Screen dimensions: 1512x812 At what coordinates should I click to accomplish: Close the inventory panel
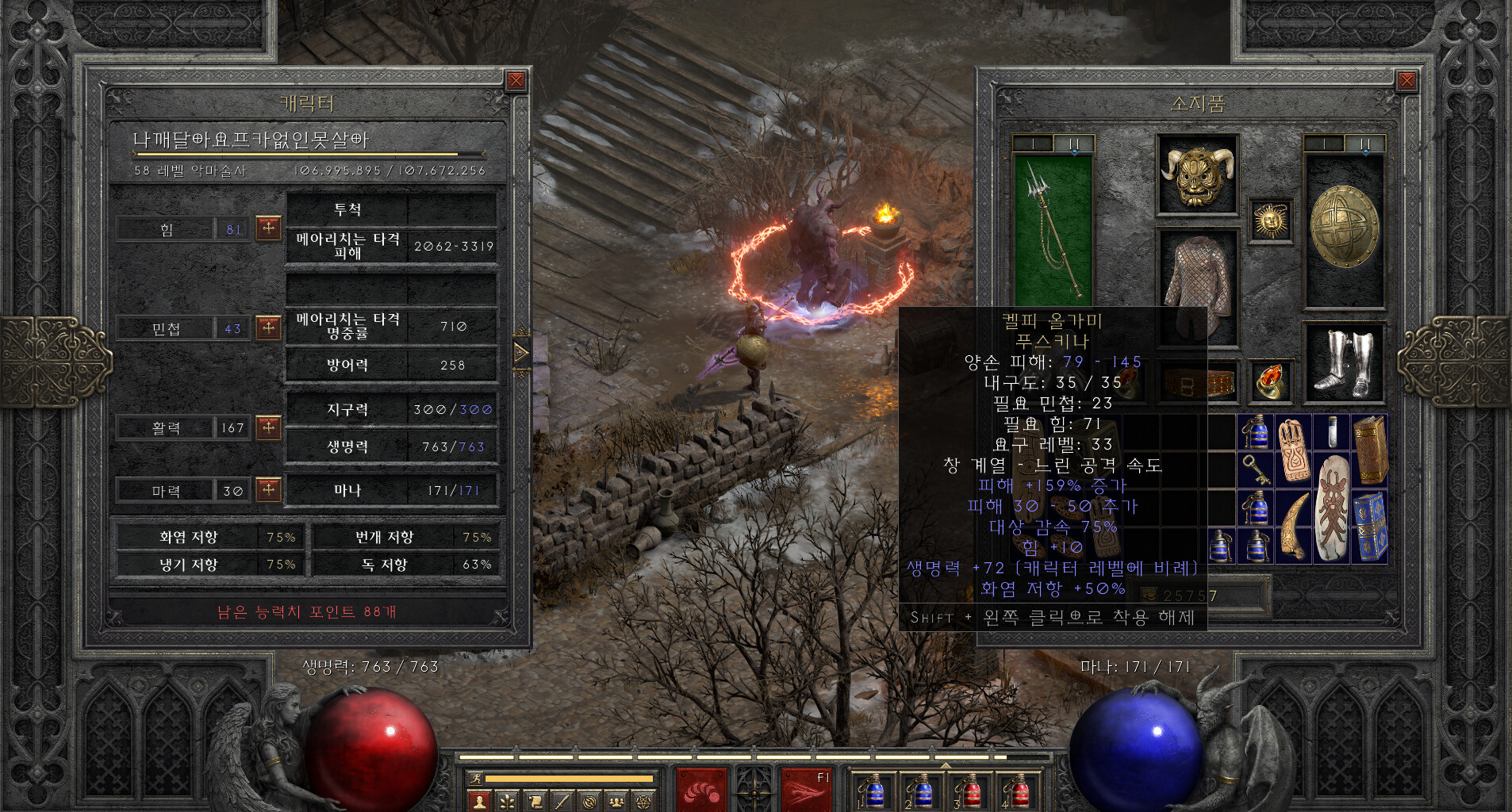(1406, 80)
